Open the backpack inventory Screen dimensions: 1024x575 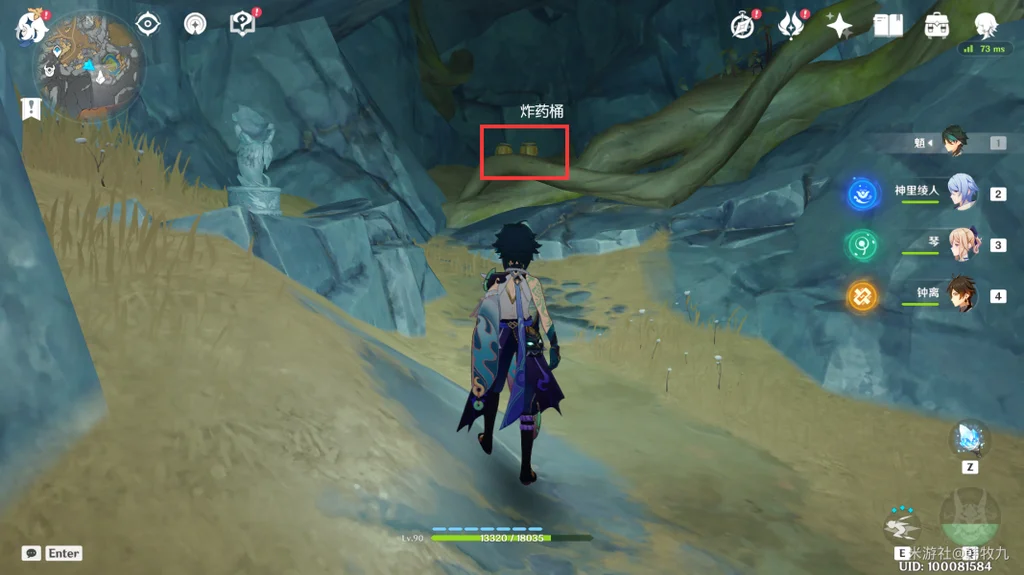pyautogui.click(x=937, y=26)
